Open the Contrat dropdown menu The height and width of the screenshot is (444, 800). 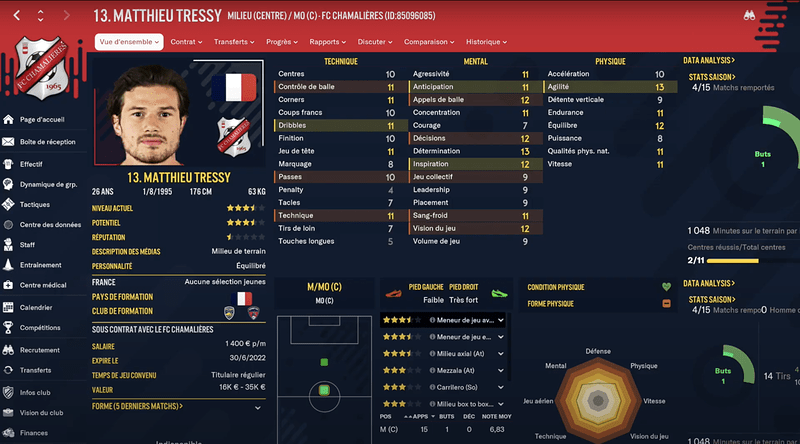pyautogui.click(x=186, y=42)
